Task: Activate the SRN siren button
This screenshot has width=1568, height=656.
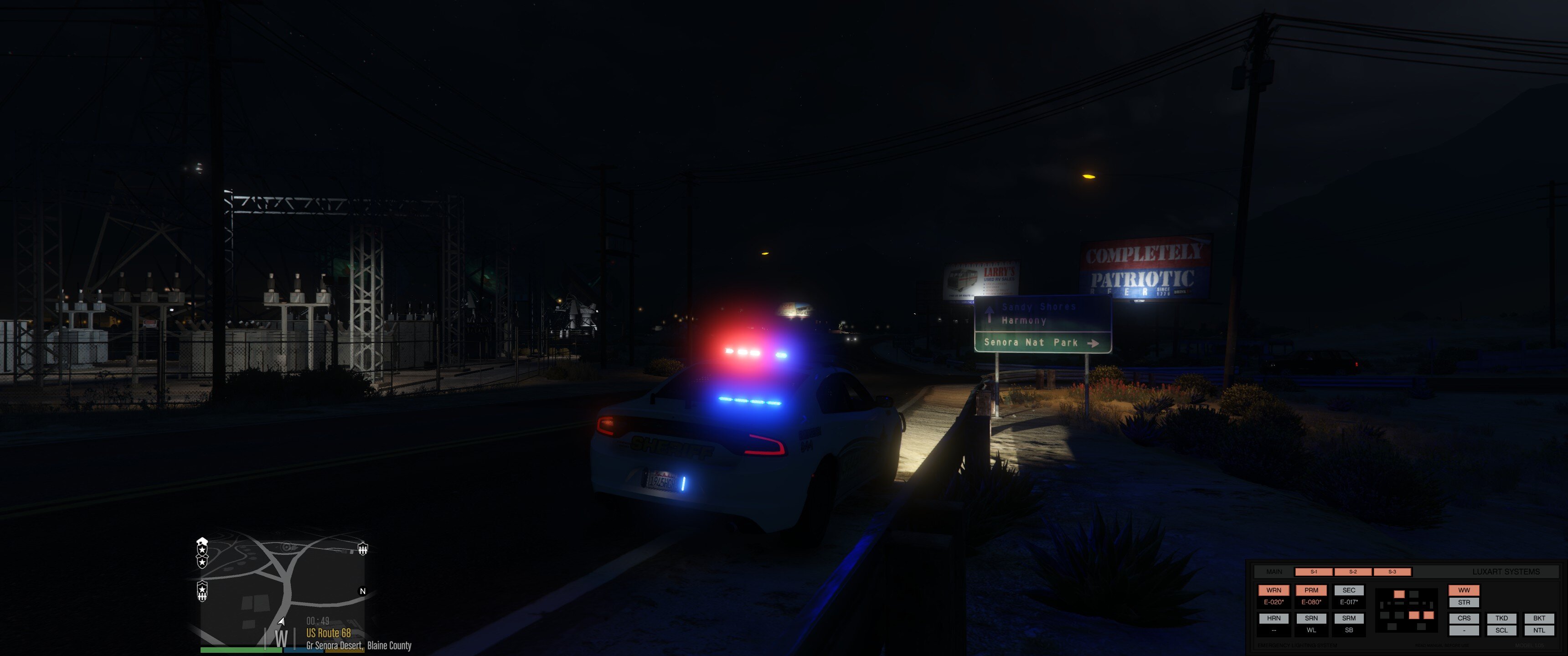Action: coord(1312,618)
